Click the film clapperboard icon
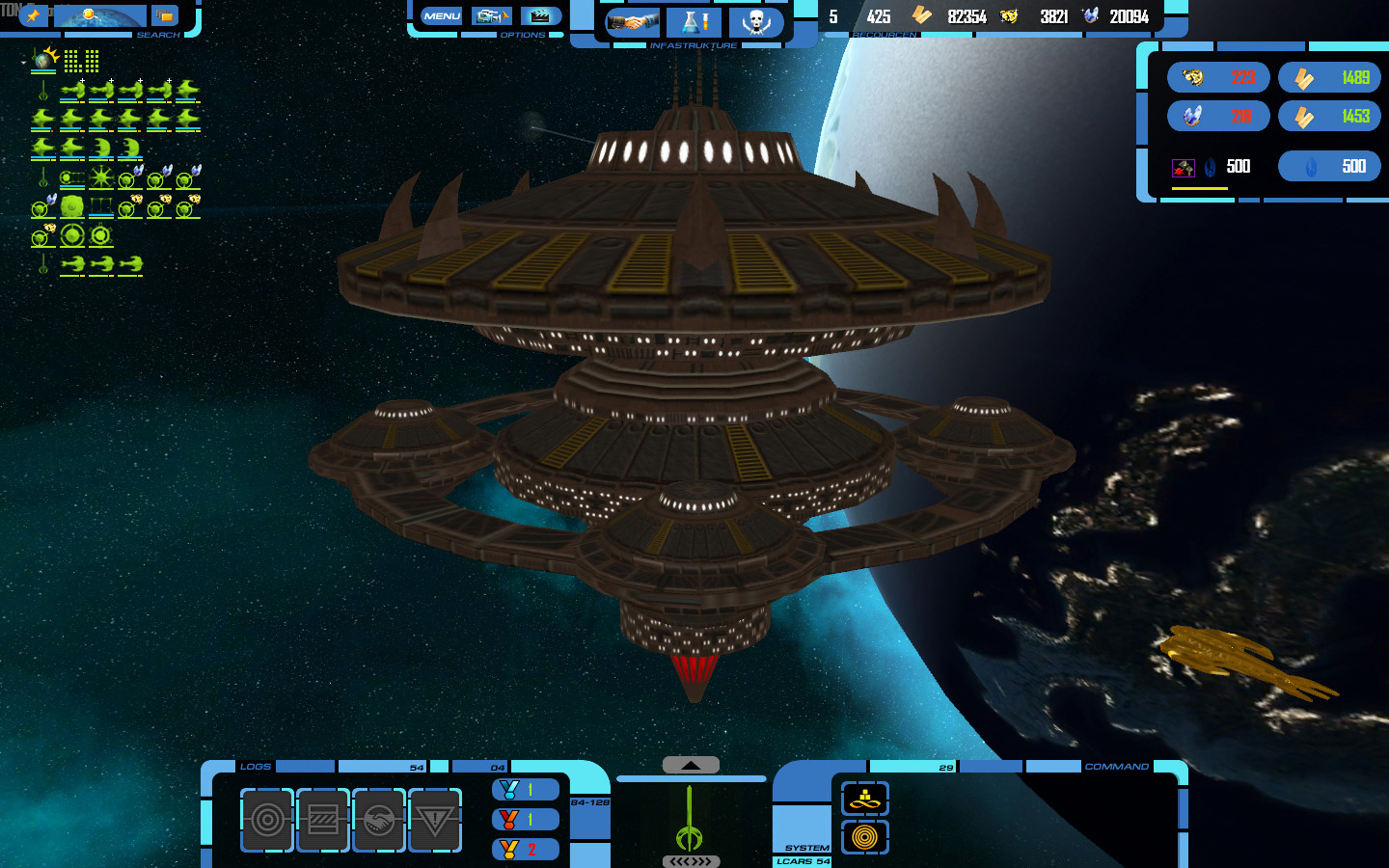 click(541, 16)
